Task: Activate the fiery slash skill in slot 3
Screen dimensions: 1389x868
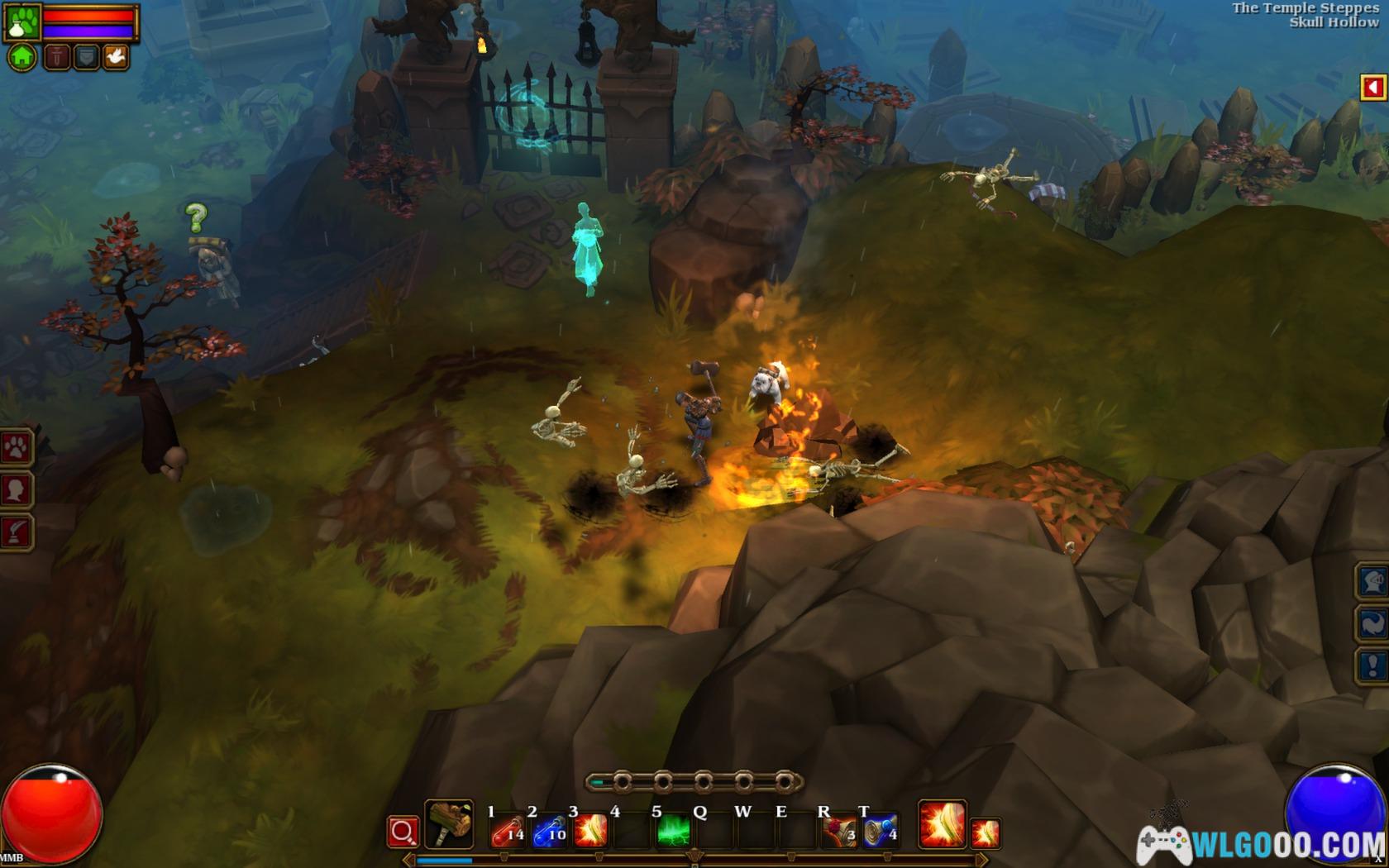Action: point(590,831)
